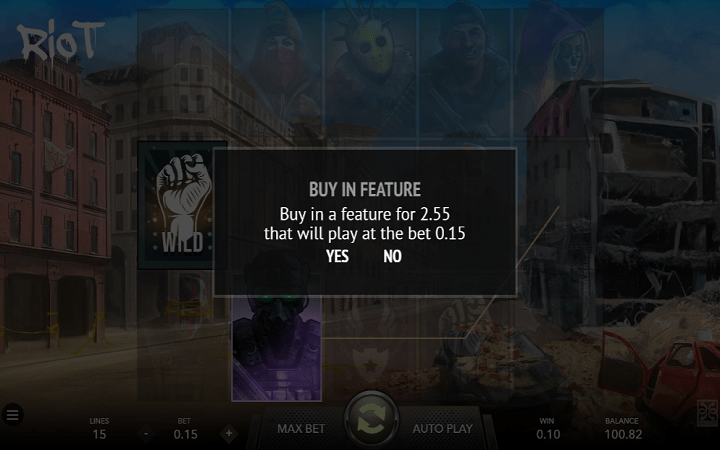Open the hamburger menu icon
Image resolution: width=720 pixels, height=450 pixels.
12,414
